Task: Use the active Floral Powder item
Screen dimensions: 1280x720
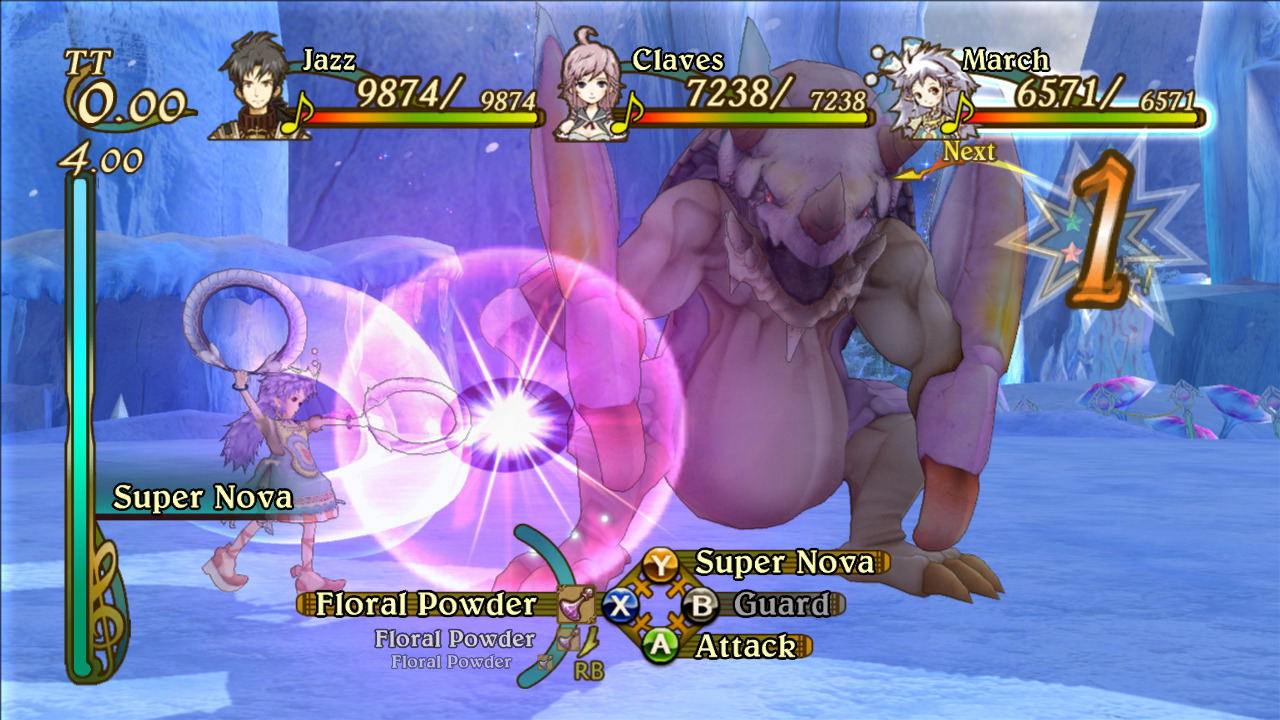Action: click(x=427, y=605)
